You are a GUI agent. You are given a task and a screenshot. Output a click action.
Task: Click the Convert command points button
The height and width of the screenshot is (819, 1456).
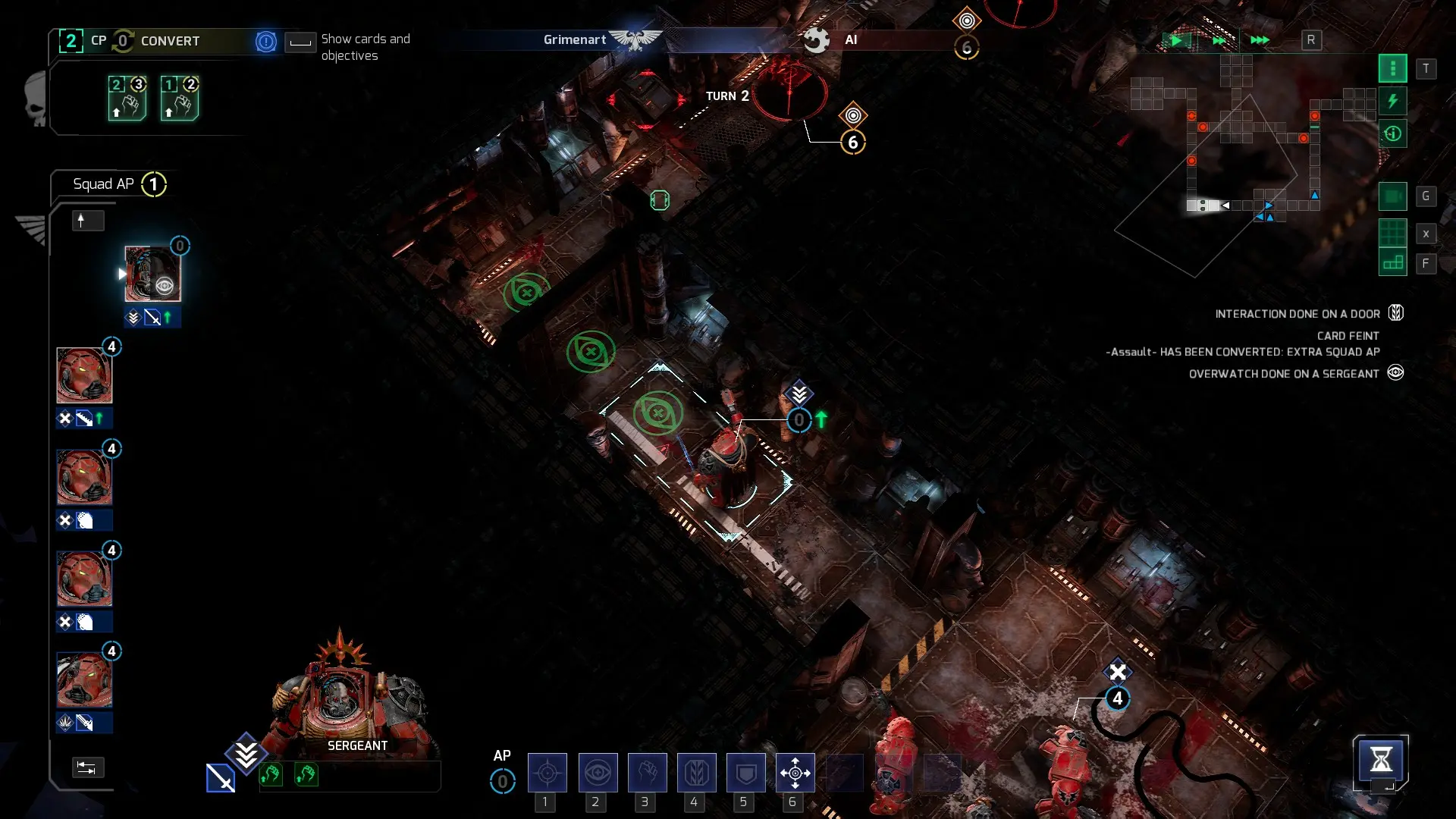pyautogui.click(x=170, y=41)
